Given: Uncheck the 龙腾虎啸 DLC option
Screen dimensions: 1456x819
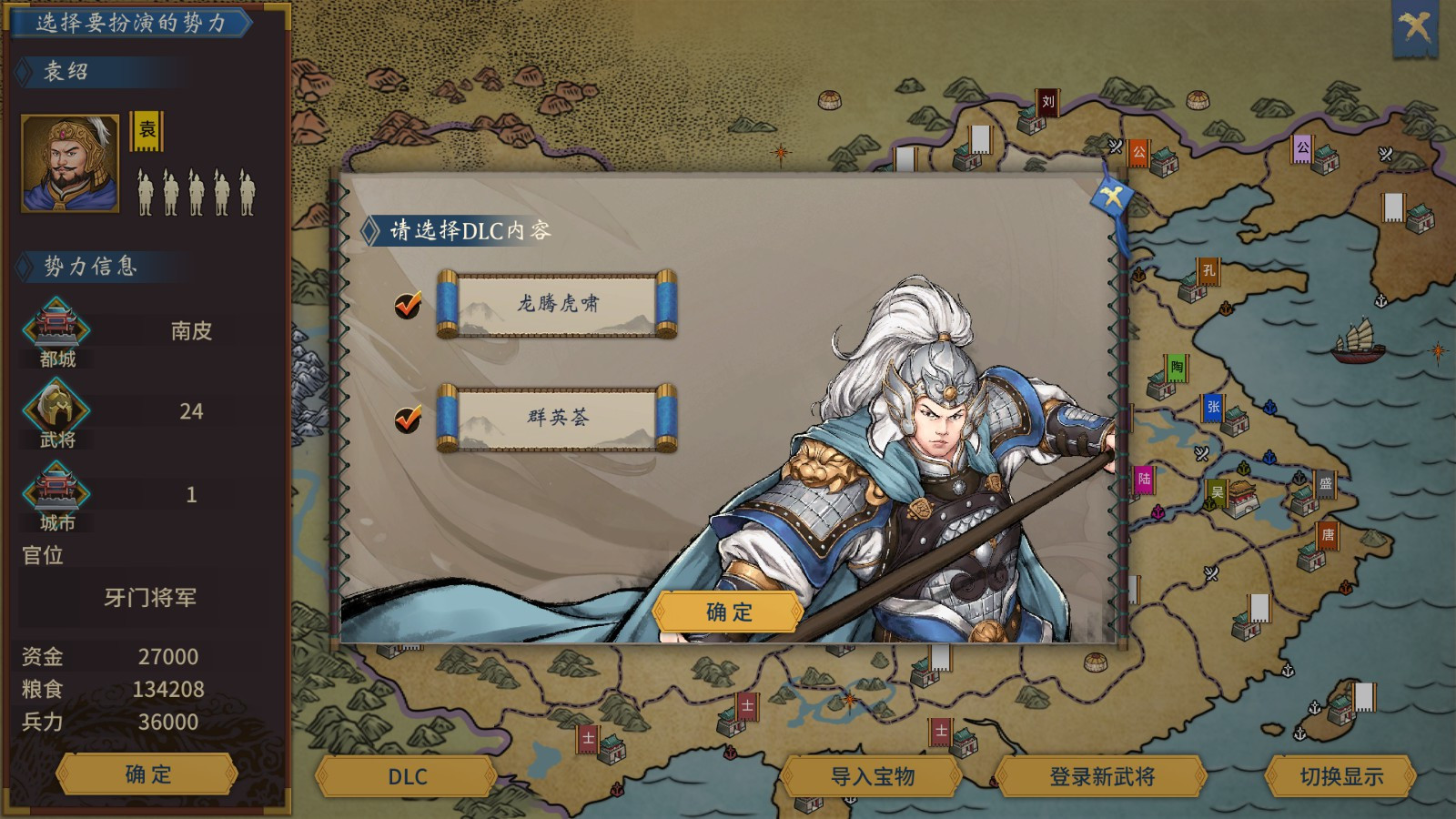Looking at the screenshot, I should (409, 306).
